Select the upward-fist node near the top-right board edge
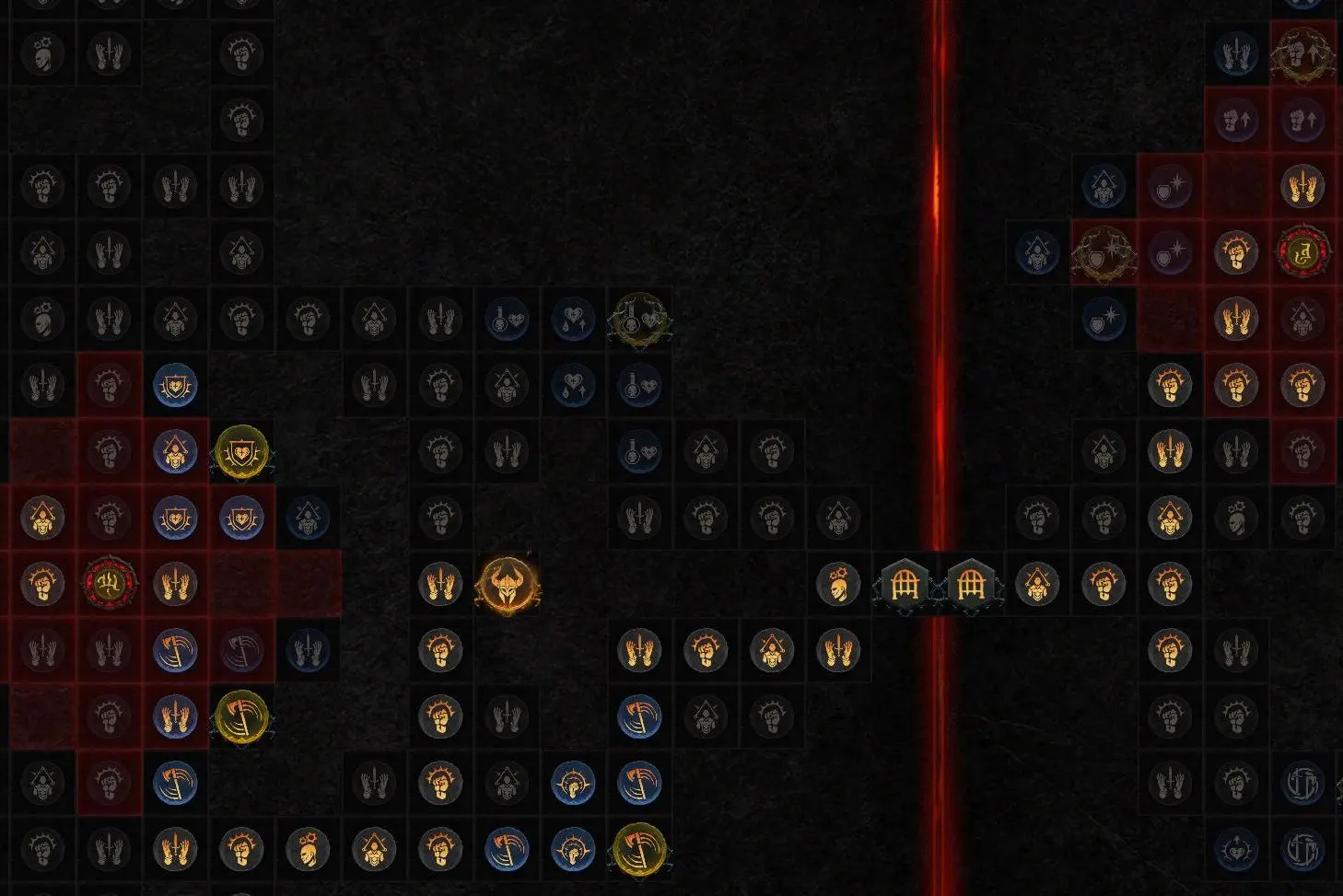 [x=1238, y=120]
